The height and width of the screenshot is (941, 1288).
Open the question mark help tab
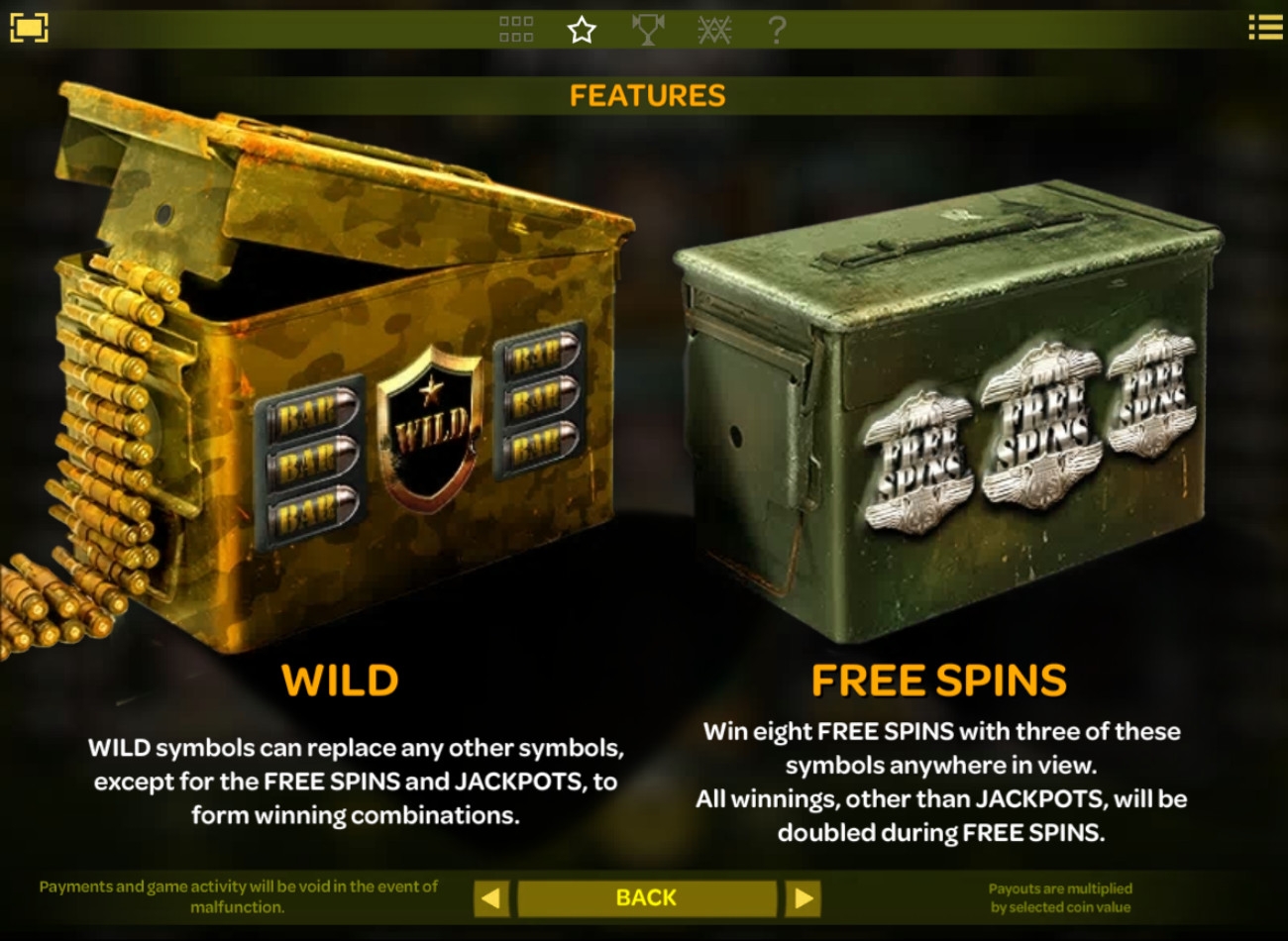777,30
